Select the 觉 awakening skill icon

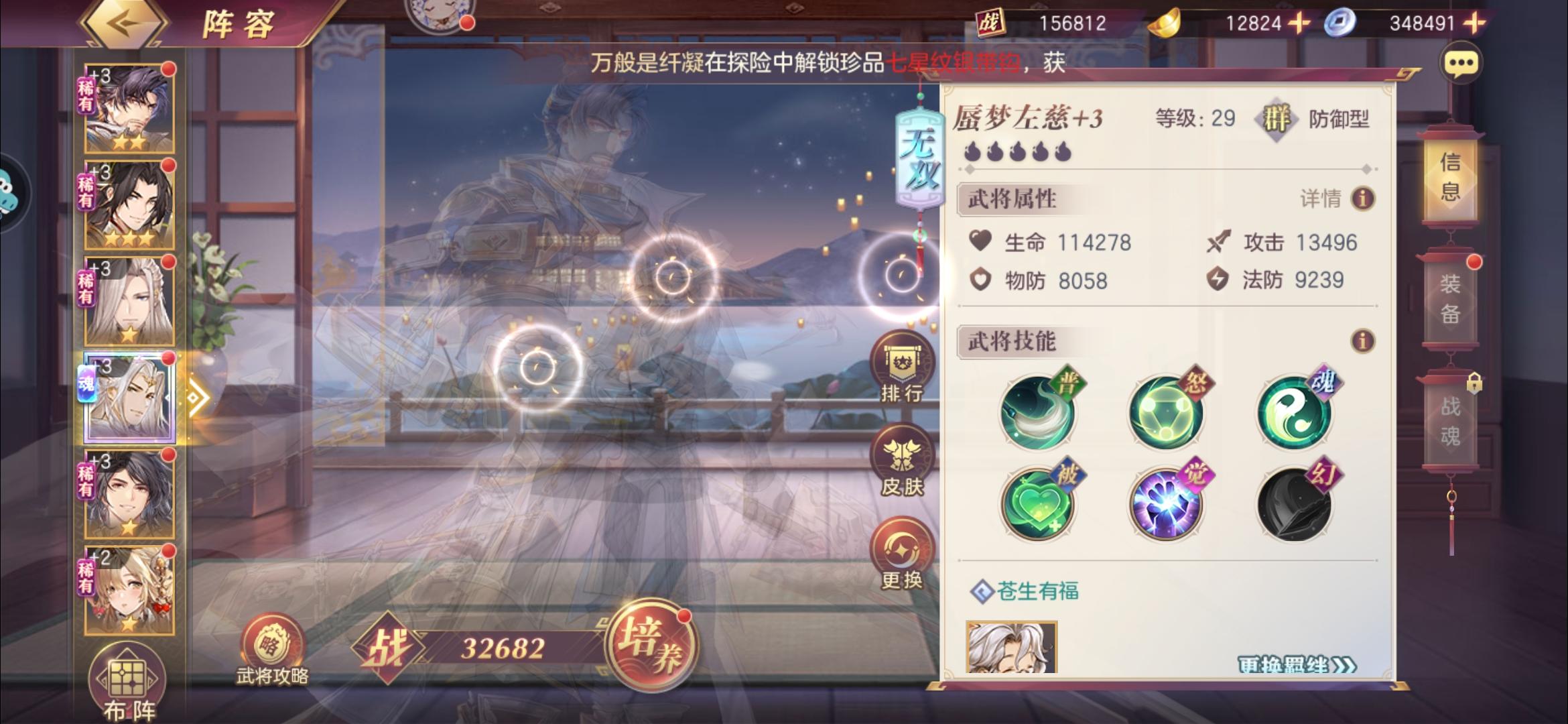tap(1166, 503)
